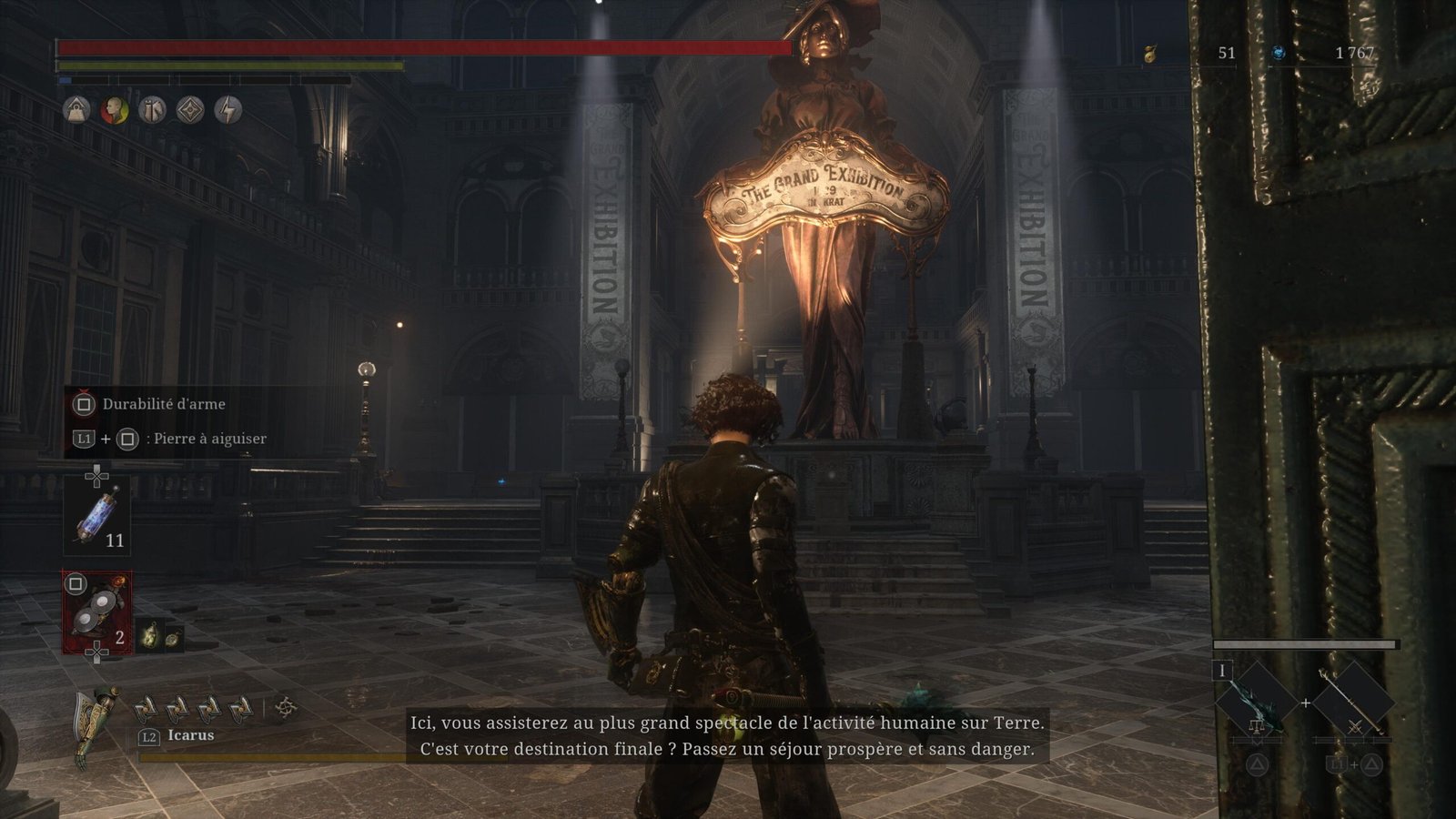Click the cross-shaped icon after fable slots
The height and width of the screenshot is (819, 1456).
286,706
